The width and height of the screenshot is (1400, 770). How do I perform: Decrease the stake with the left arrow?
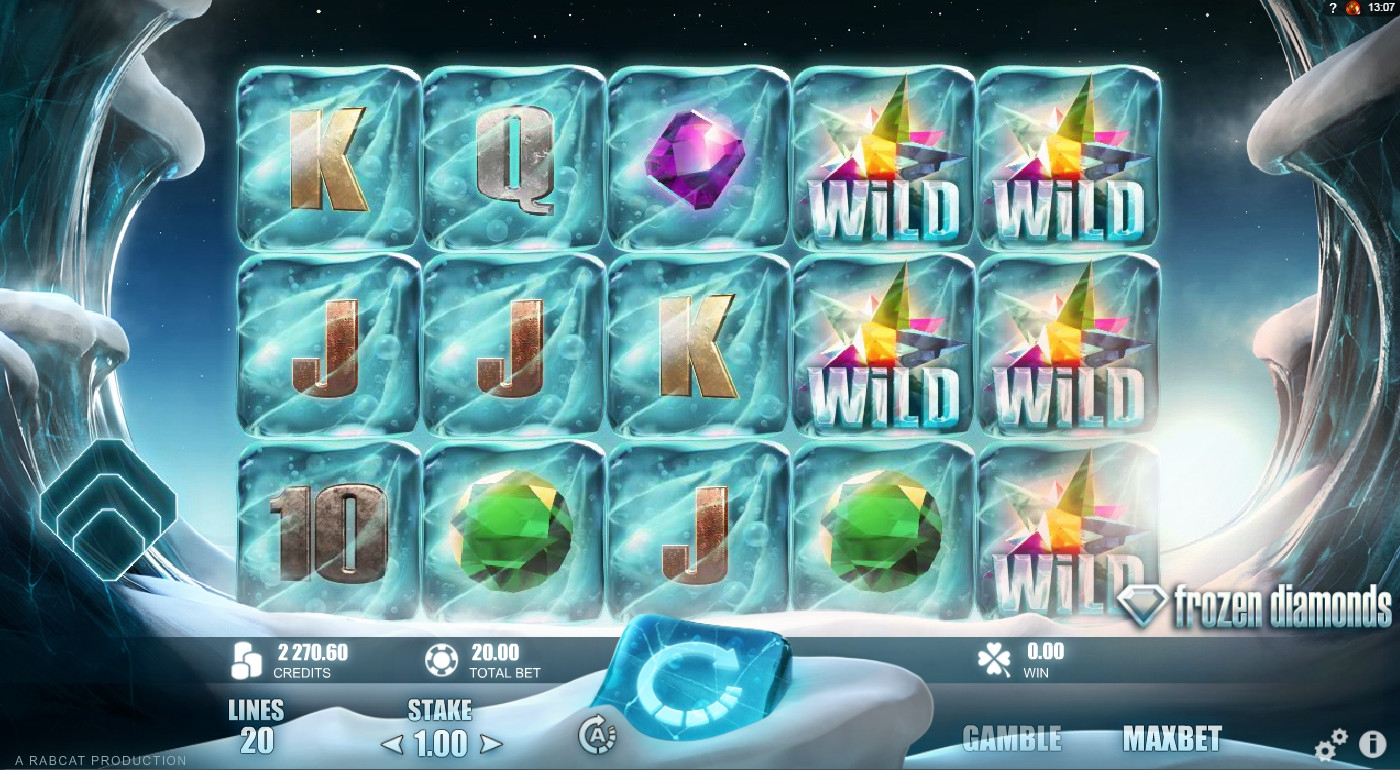[x=392, y=744]
